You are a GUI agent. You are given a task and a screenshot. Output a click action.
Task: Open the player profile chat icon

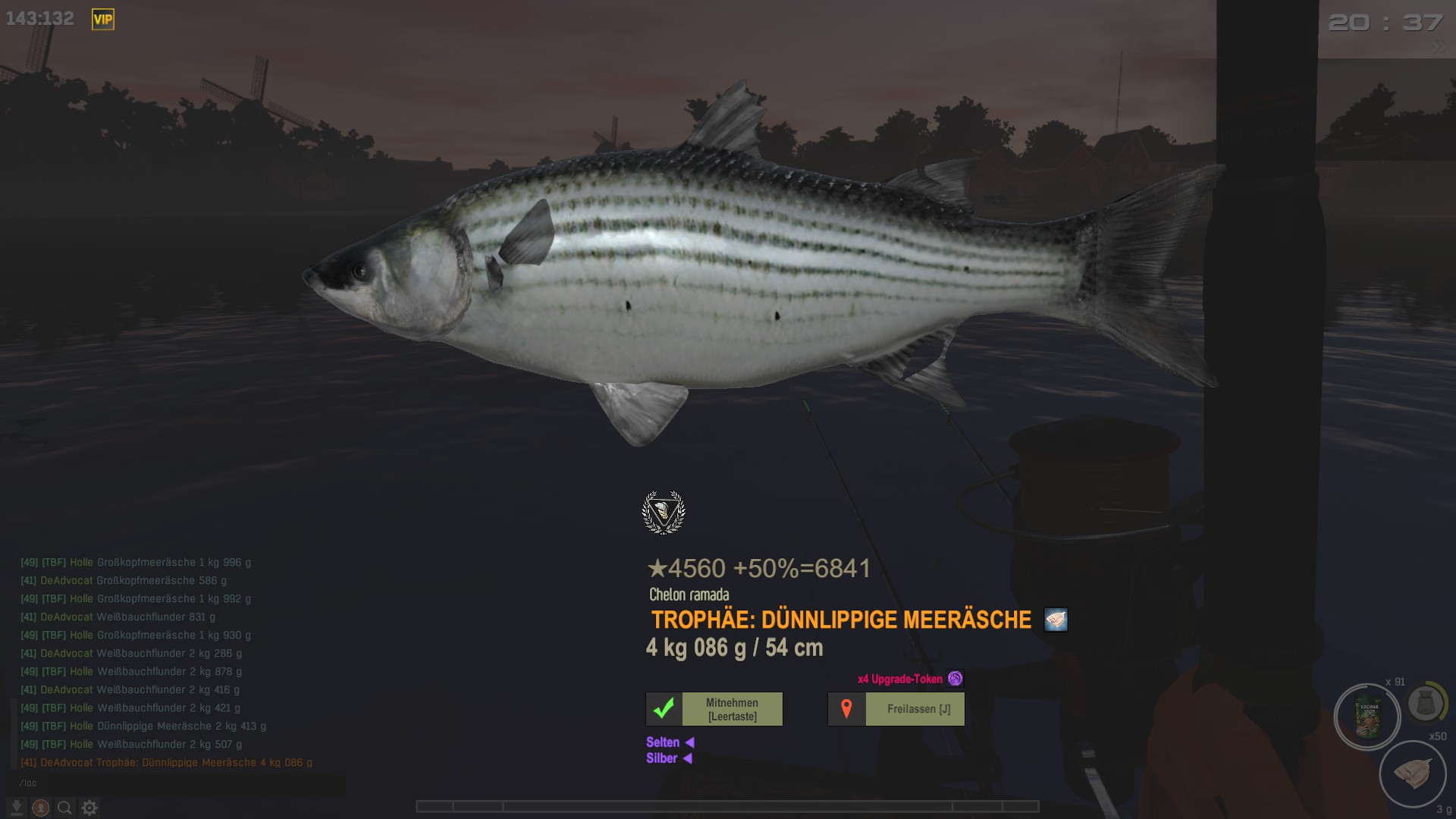click(41, 808)
